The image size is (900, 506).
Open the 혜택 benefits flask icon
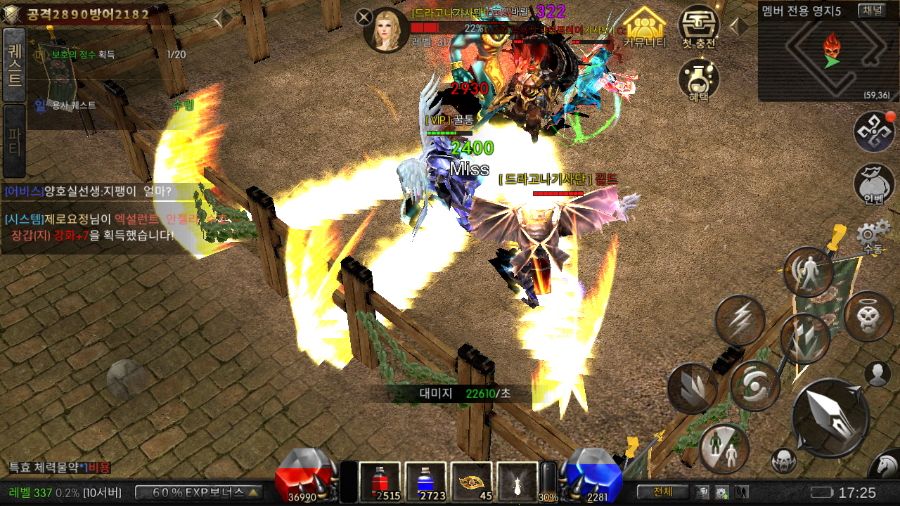pos(700,79)
